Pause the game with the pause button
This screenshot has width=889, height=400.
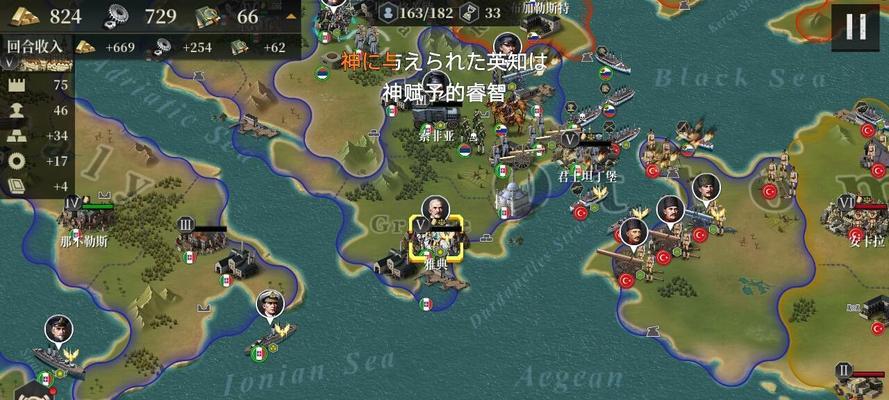point(856,26)
